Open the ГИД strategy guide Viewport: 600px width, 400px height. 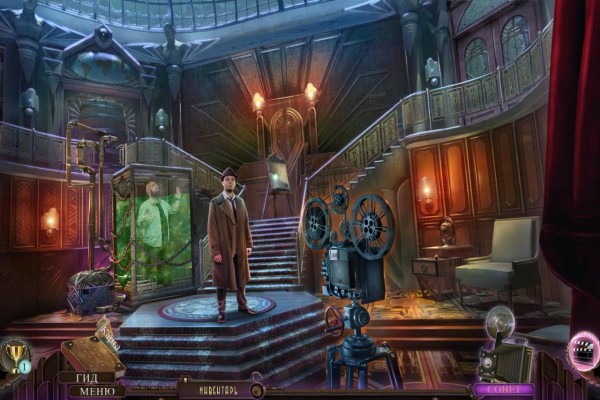click(x=79, y=377)
